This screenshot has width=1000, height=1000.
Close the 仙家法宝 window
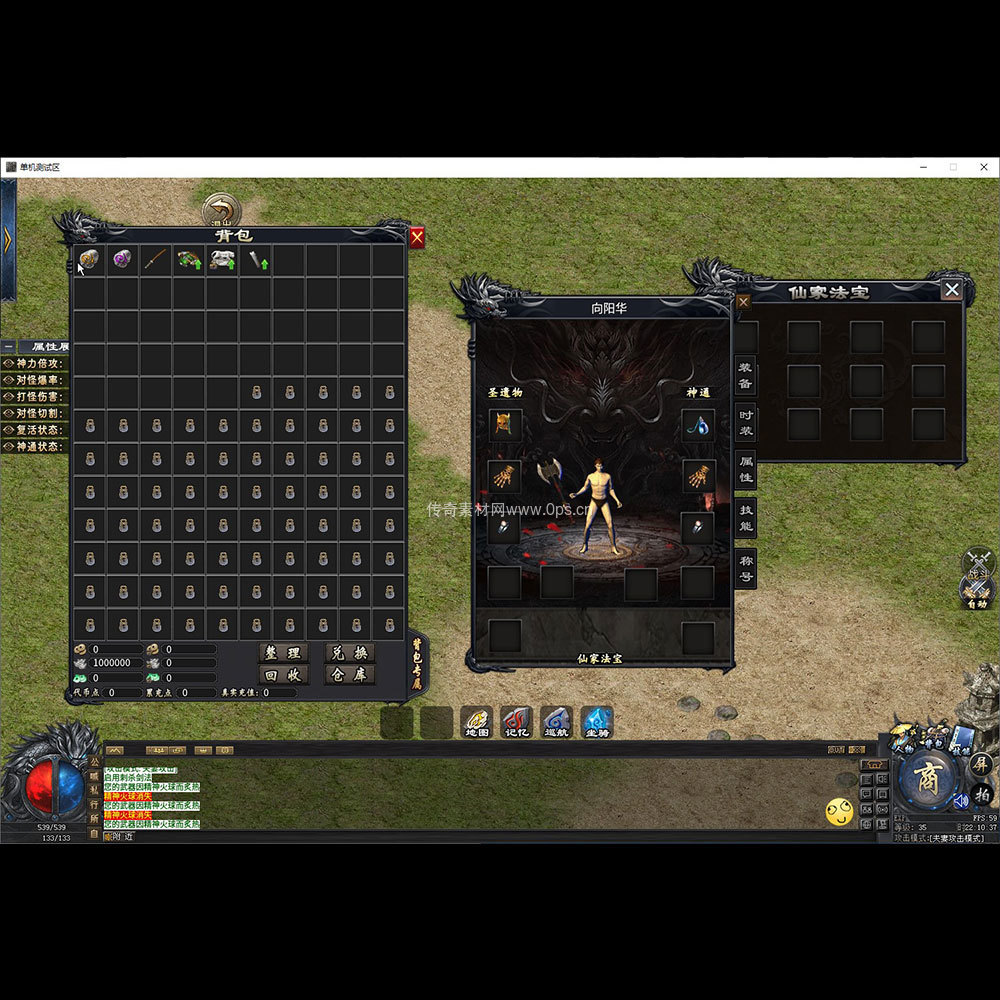(952, 290)
